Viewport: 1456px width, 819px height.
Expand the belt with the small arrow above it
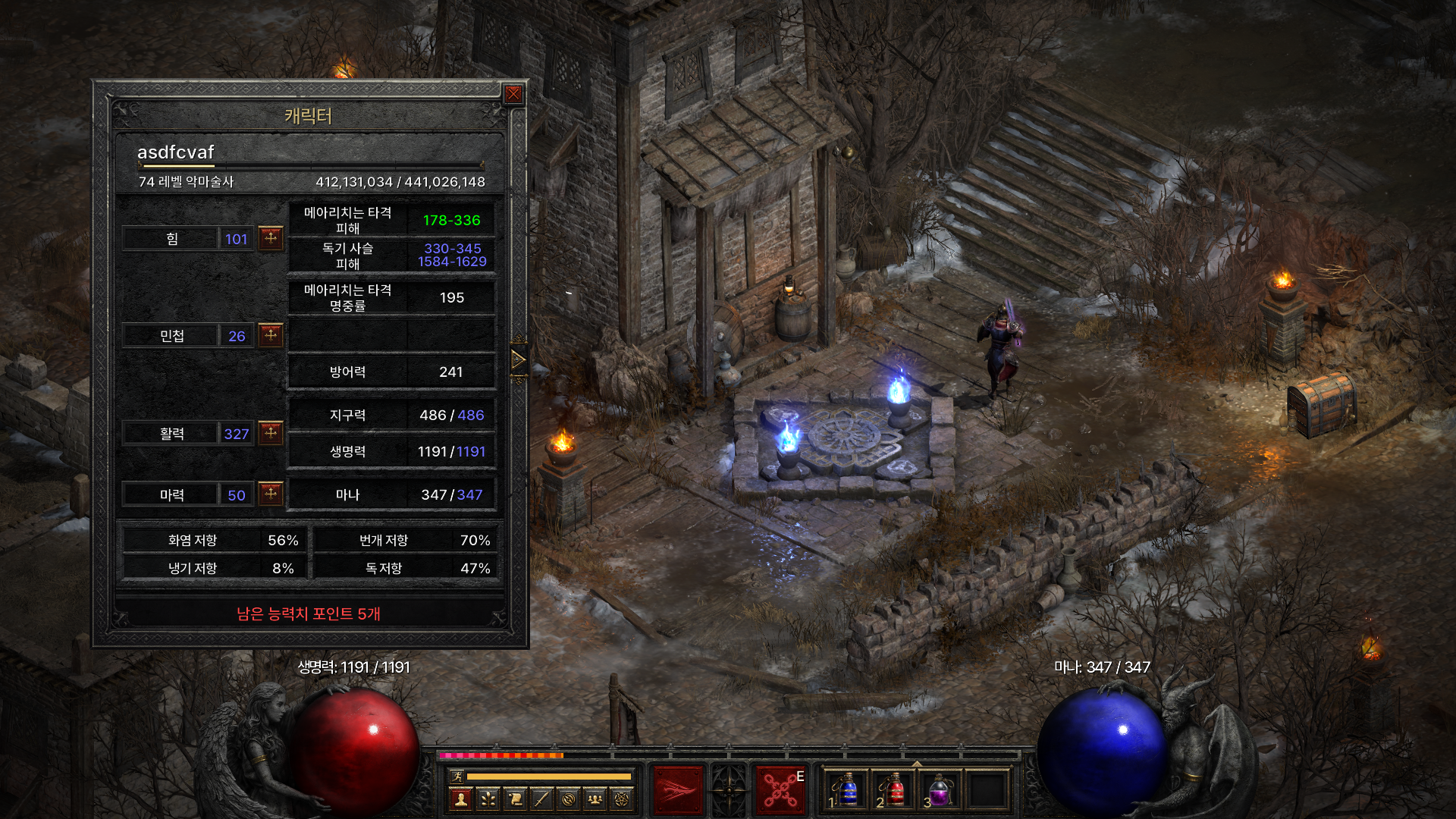click(x=917, y=764)
